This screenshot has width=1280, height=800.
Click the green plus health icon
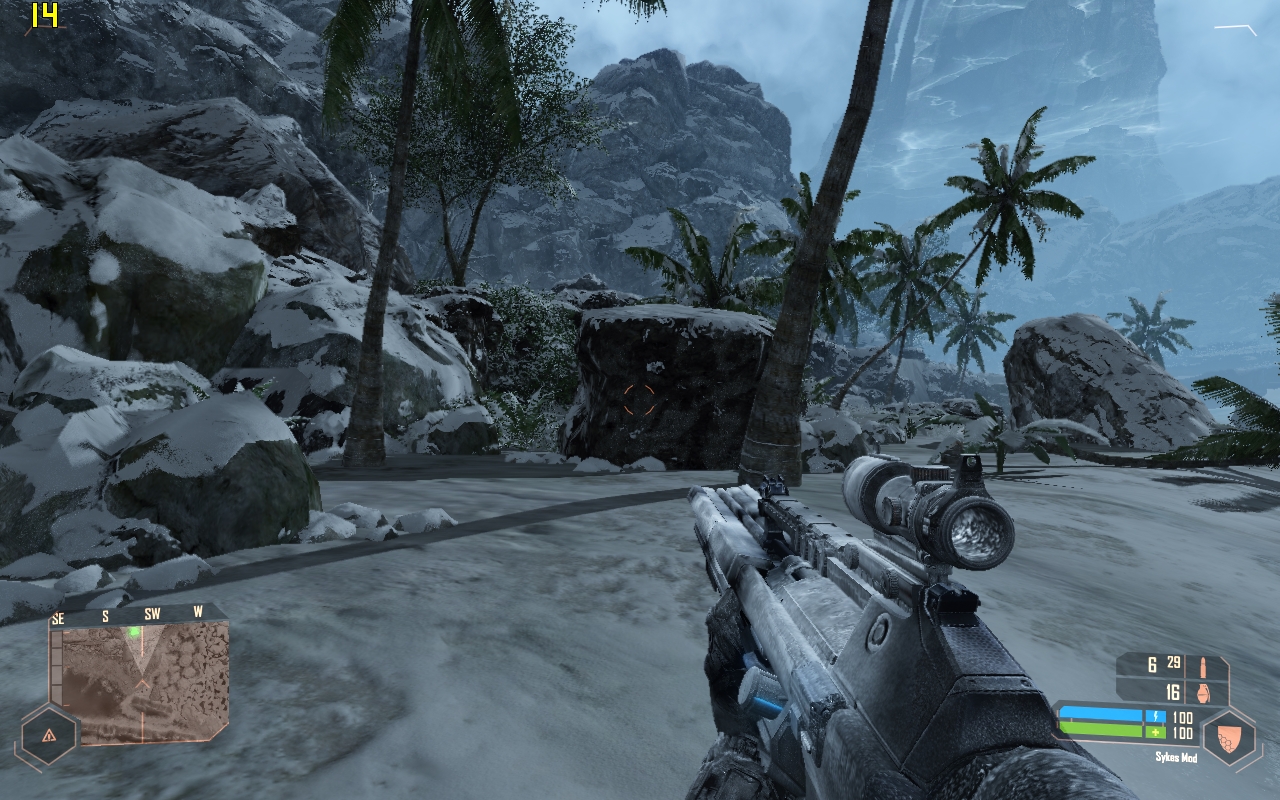click(x=1155, y=732)
